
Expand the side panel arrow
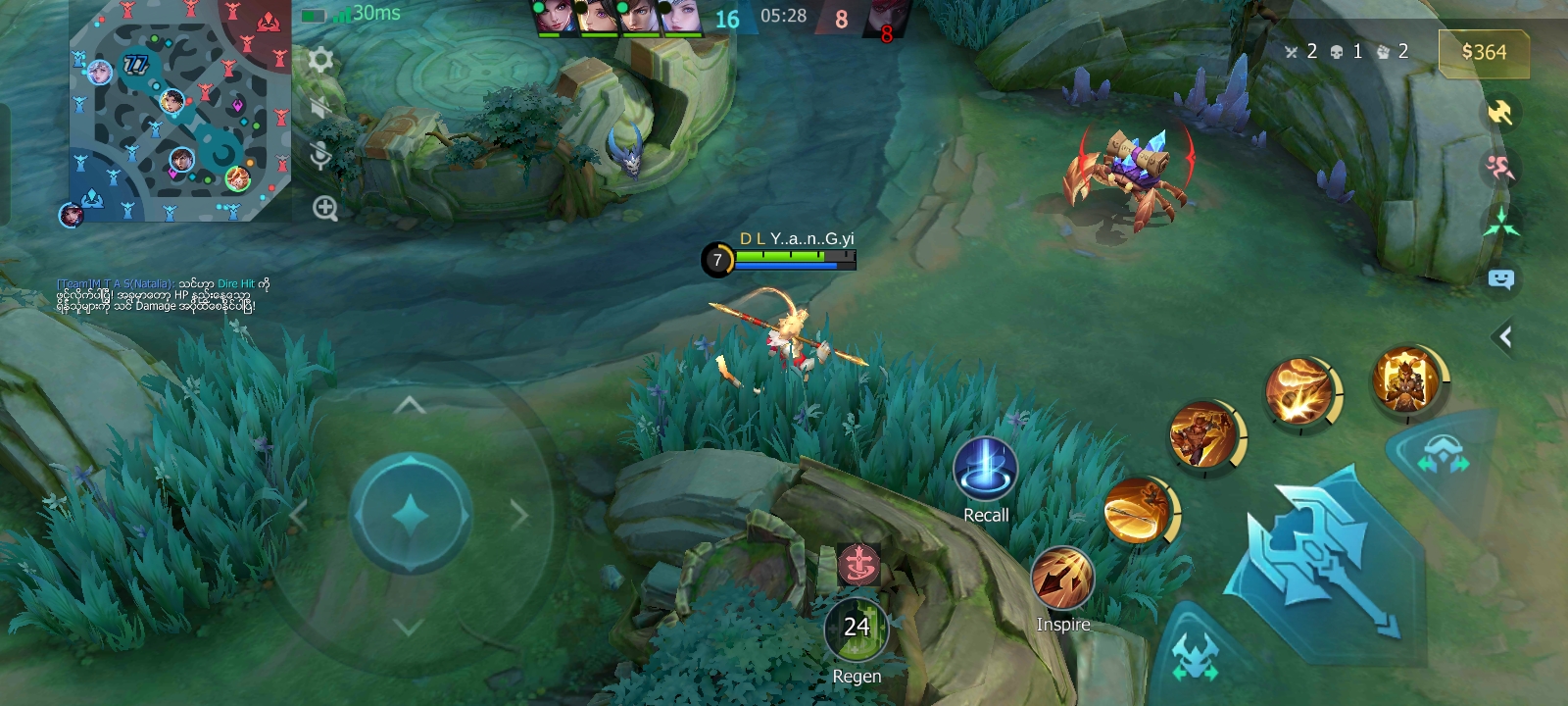click(1504, 337)
